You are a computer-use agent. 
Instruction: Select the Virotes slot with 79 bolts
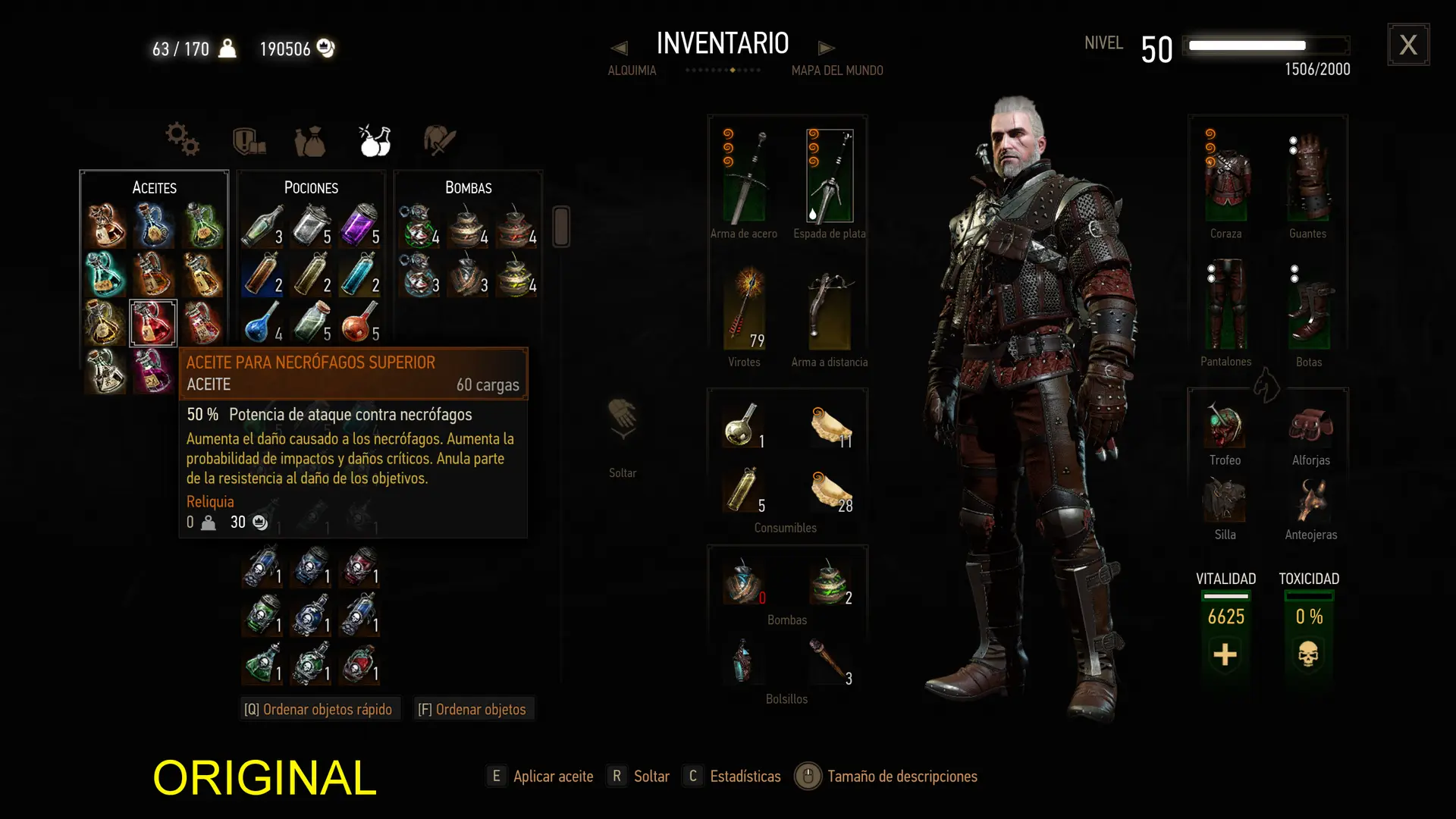pyautogui.click(x=744, y=308)
